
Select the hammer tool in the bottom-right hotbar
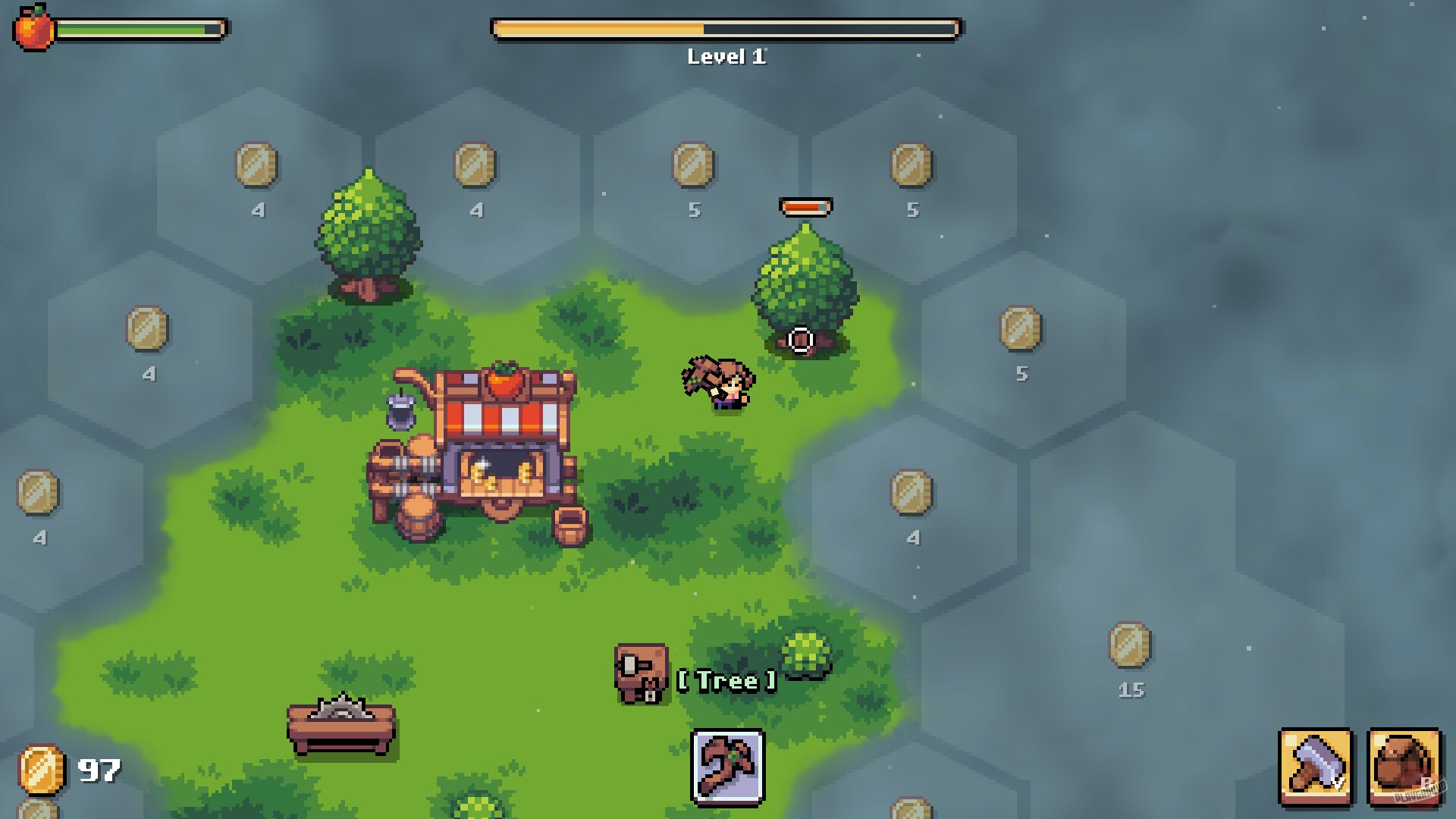click(1314, 769)
